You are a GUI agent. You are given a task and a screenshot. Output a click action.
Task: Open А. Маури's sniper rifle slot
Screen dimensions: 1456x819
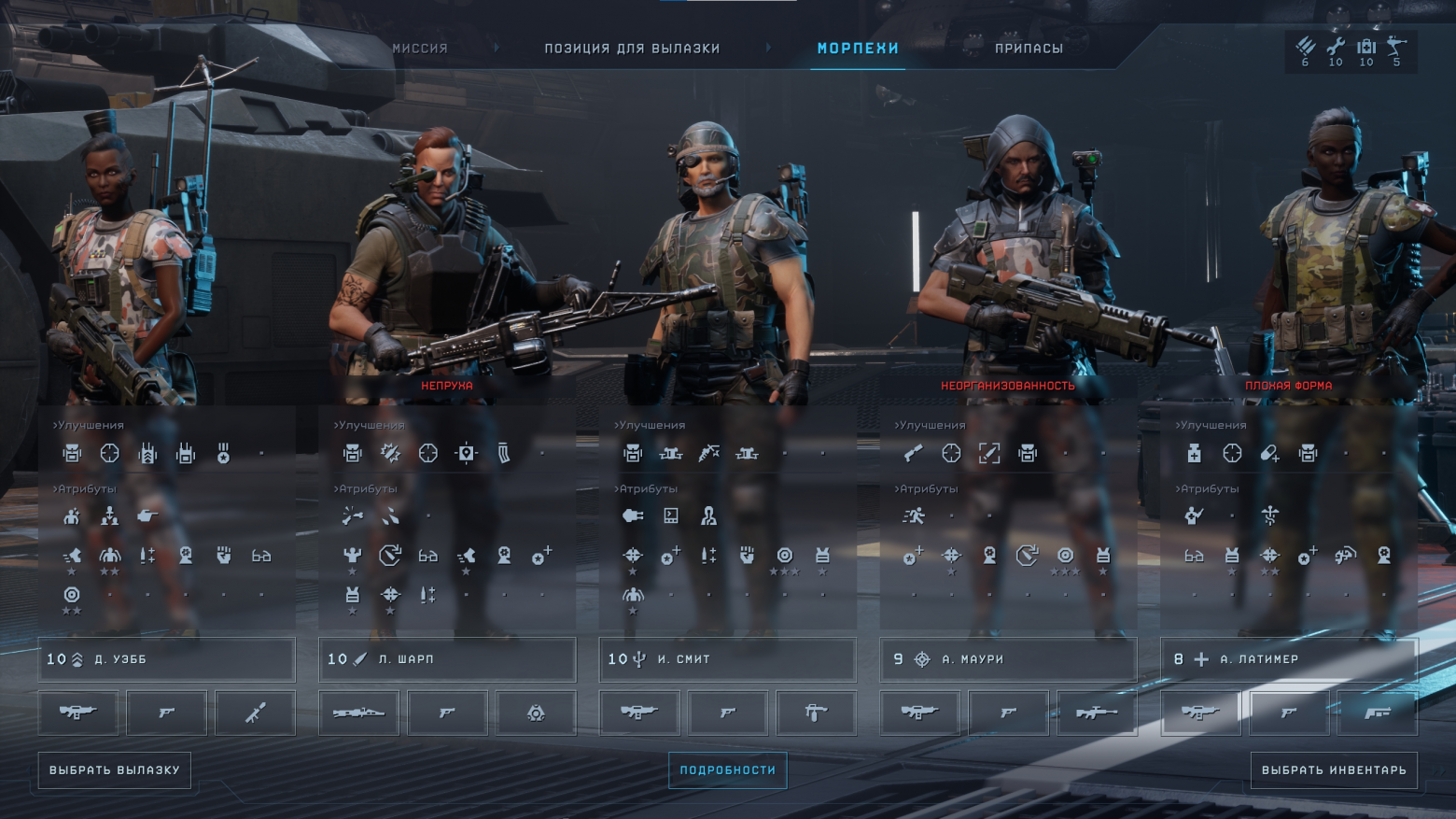[1097, 713]
